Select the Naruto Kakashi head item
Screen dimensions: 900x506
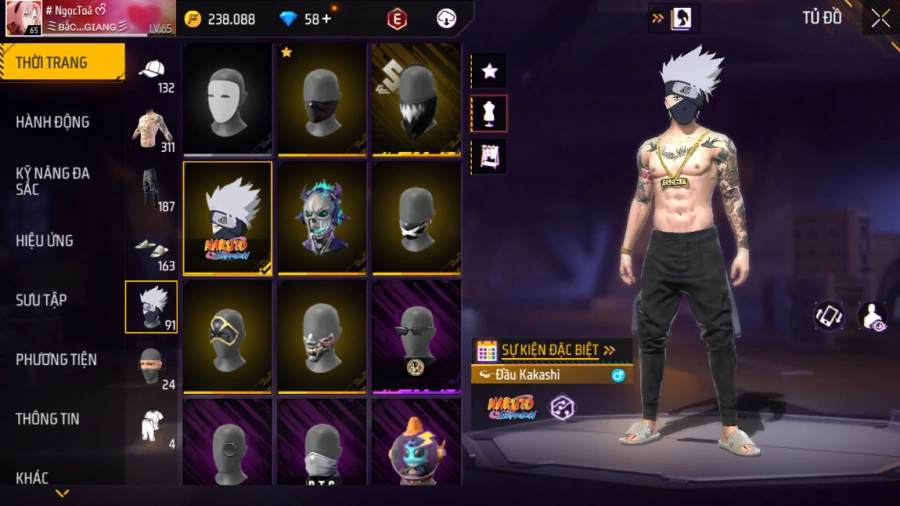(x=228, y=218)
